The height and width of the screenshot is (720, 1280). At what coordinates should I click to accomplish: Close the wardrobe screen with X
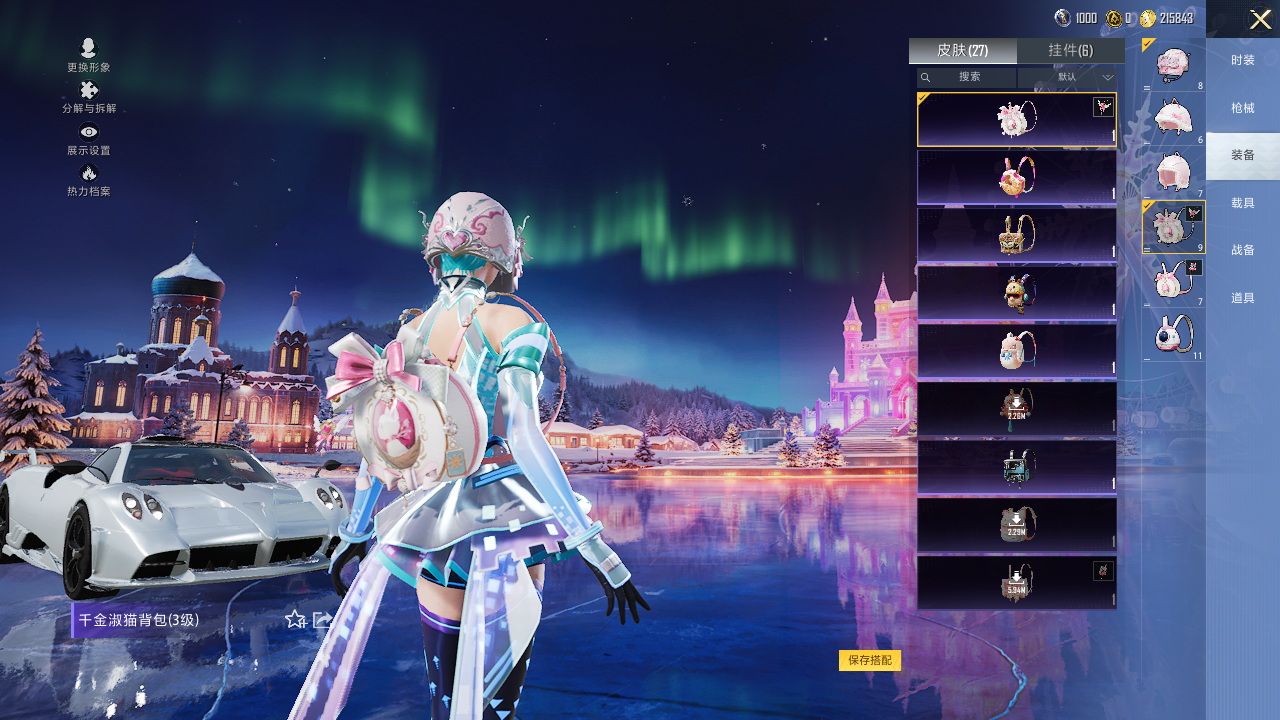[x=1260, y=19]
